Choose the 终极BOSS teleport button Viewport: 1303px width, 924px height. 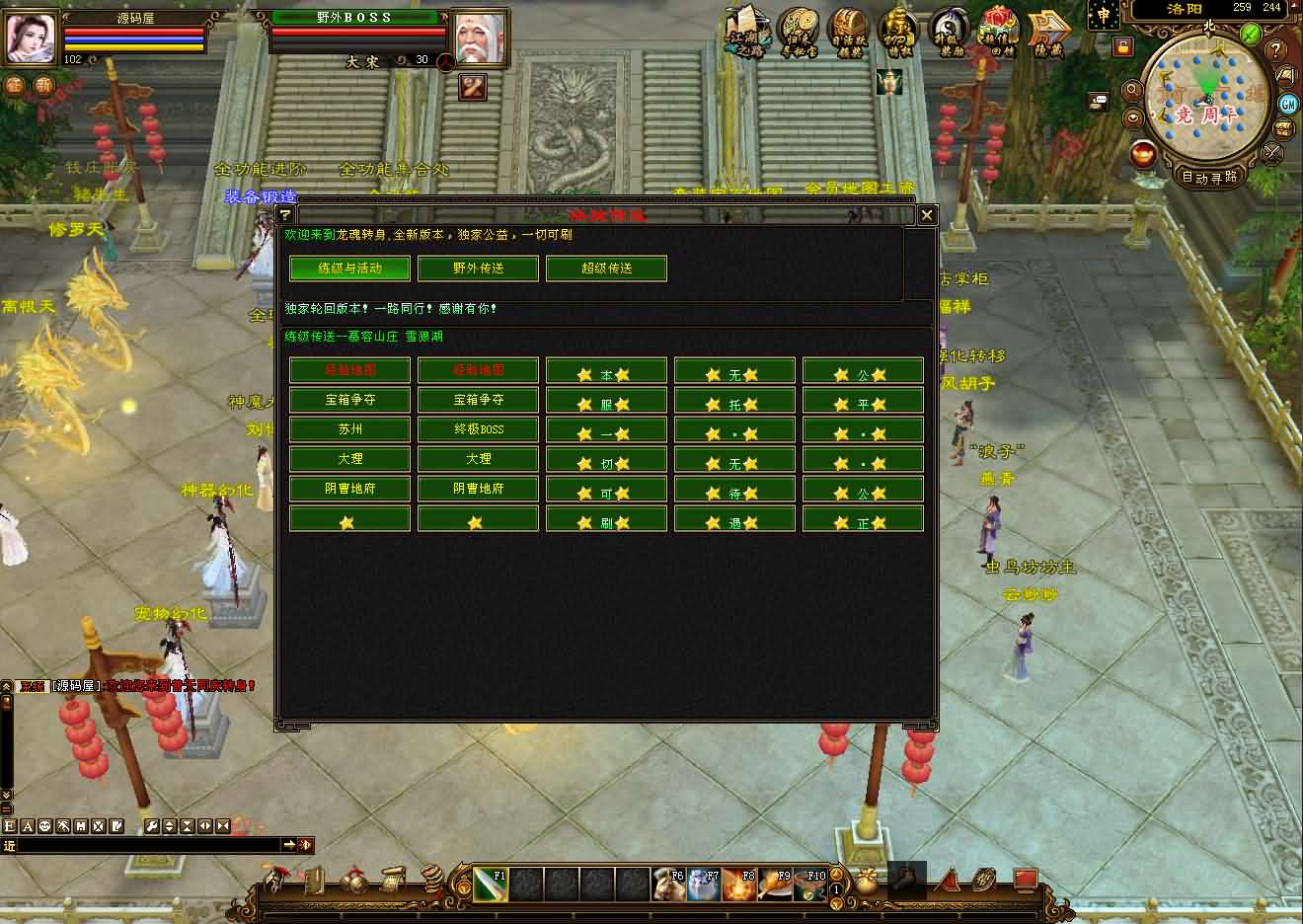478,429
